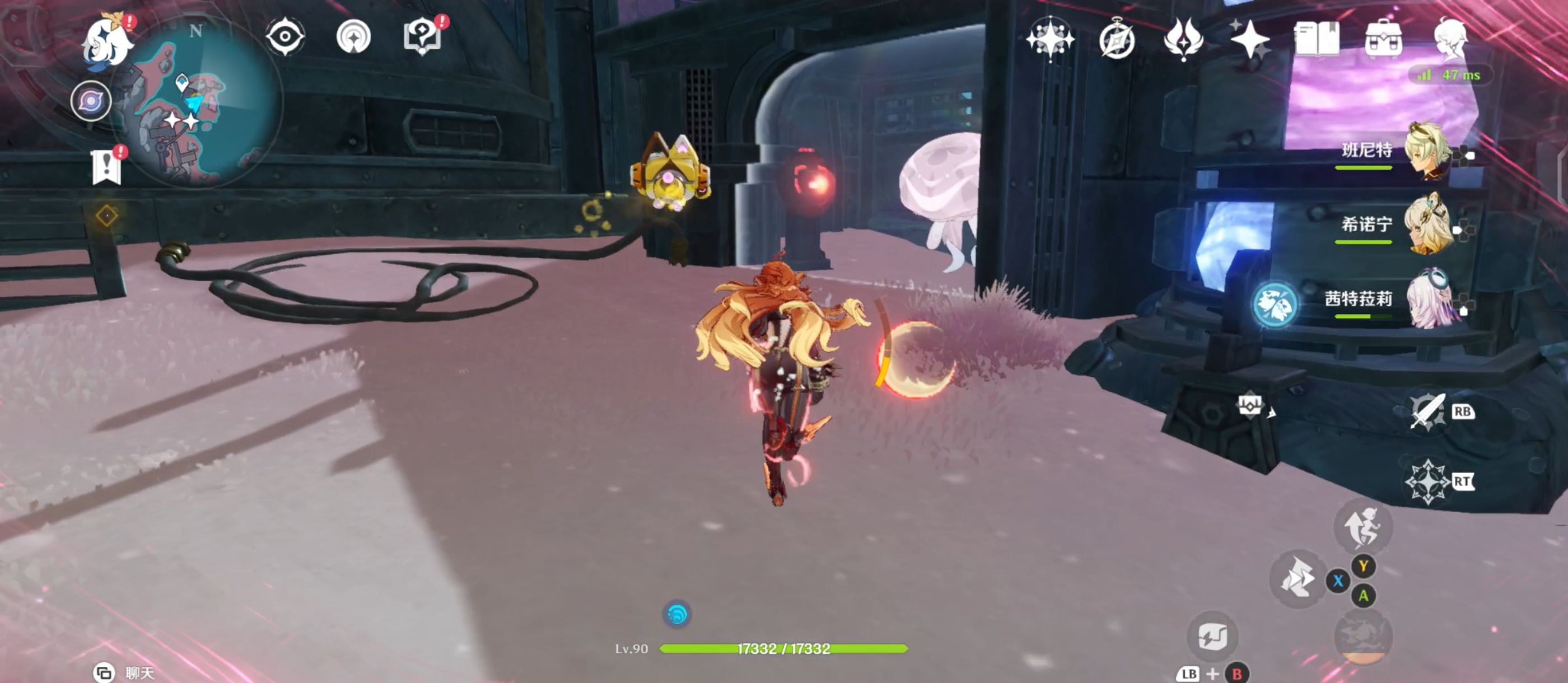Open the tutorial question-mark book icon
Viewport: 1568px width, 683px height.
[x=422, y=36]
